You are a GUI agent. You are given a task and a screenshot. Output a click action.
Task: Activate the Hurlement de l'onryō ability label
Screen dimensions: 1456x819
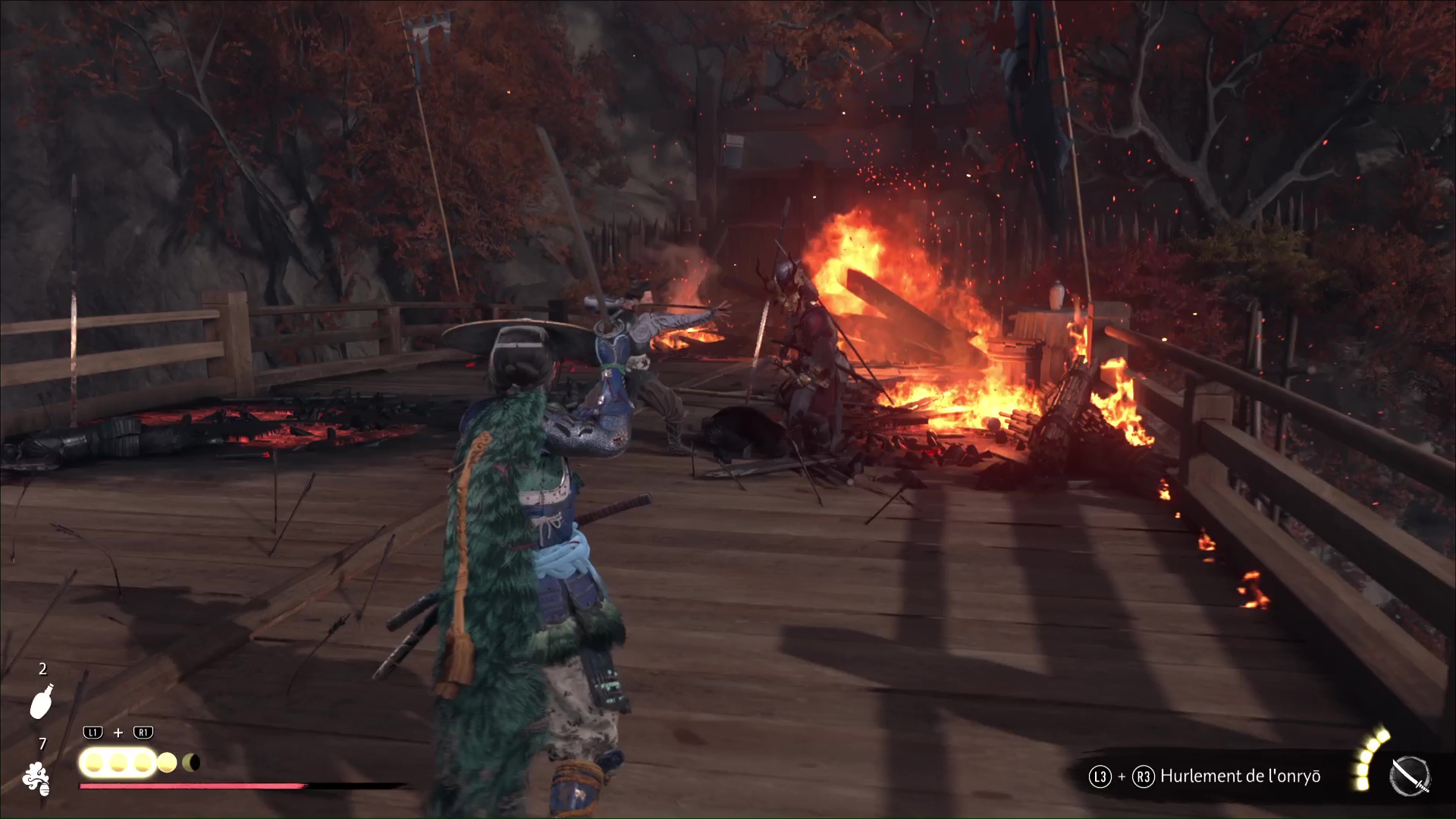point(1240,777)
